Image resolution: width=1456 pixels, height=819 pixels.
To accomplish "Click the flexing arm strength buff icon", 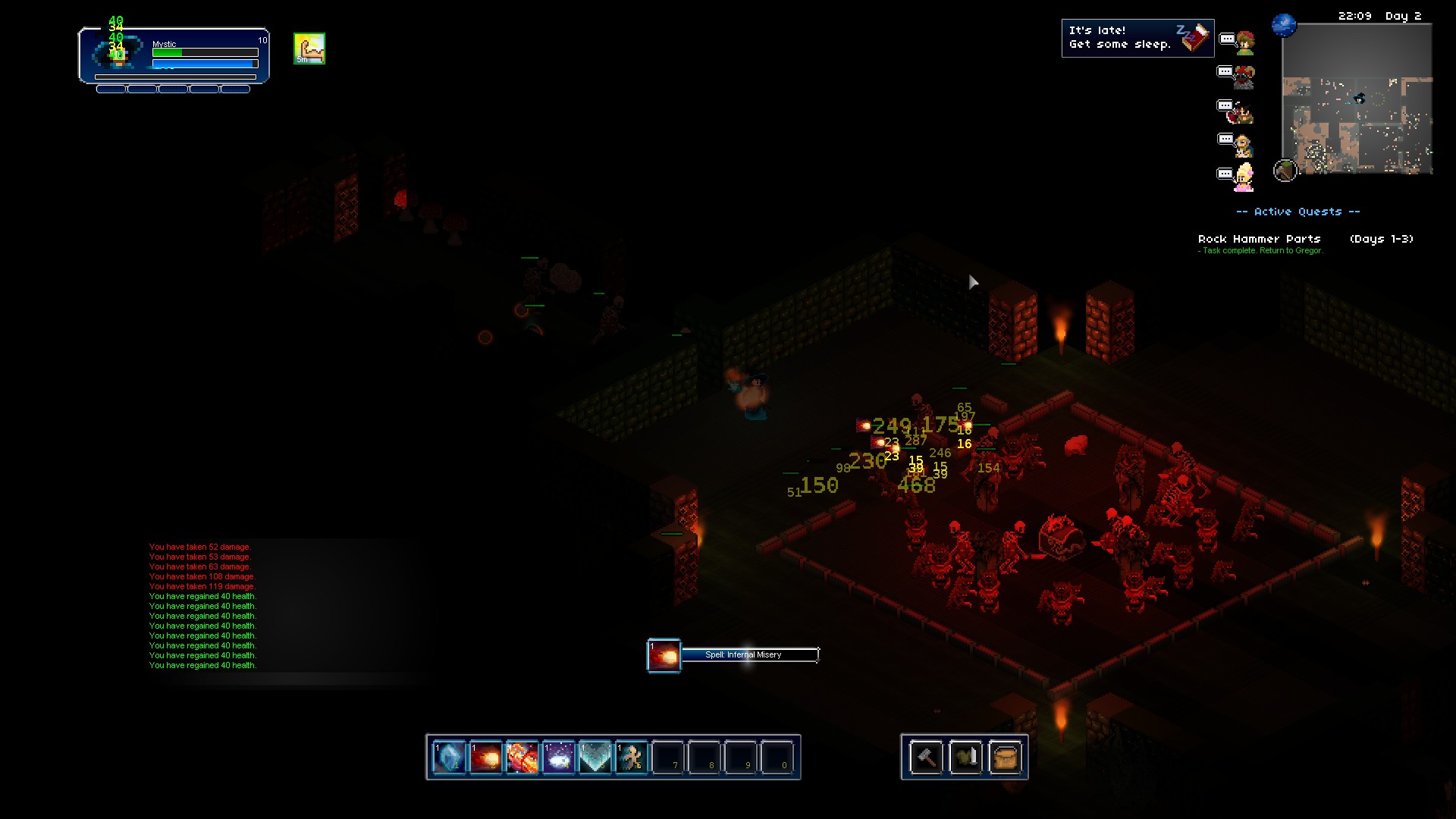I will tap(309, 49).
